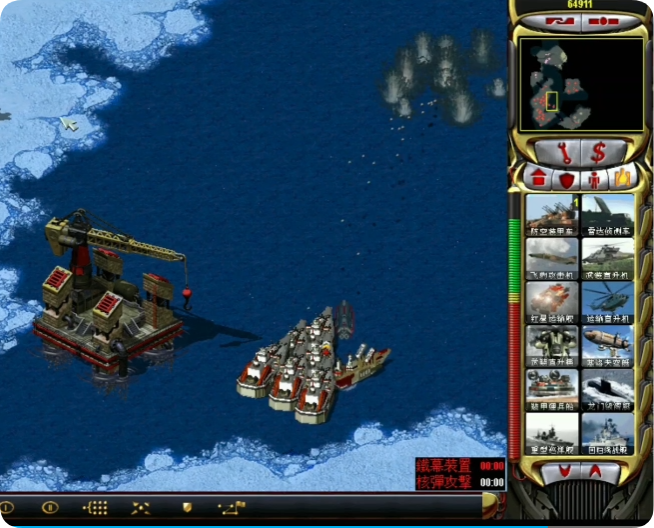Select the heavy cruiser build icon

coord(551,433)
